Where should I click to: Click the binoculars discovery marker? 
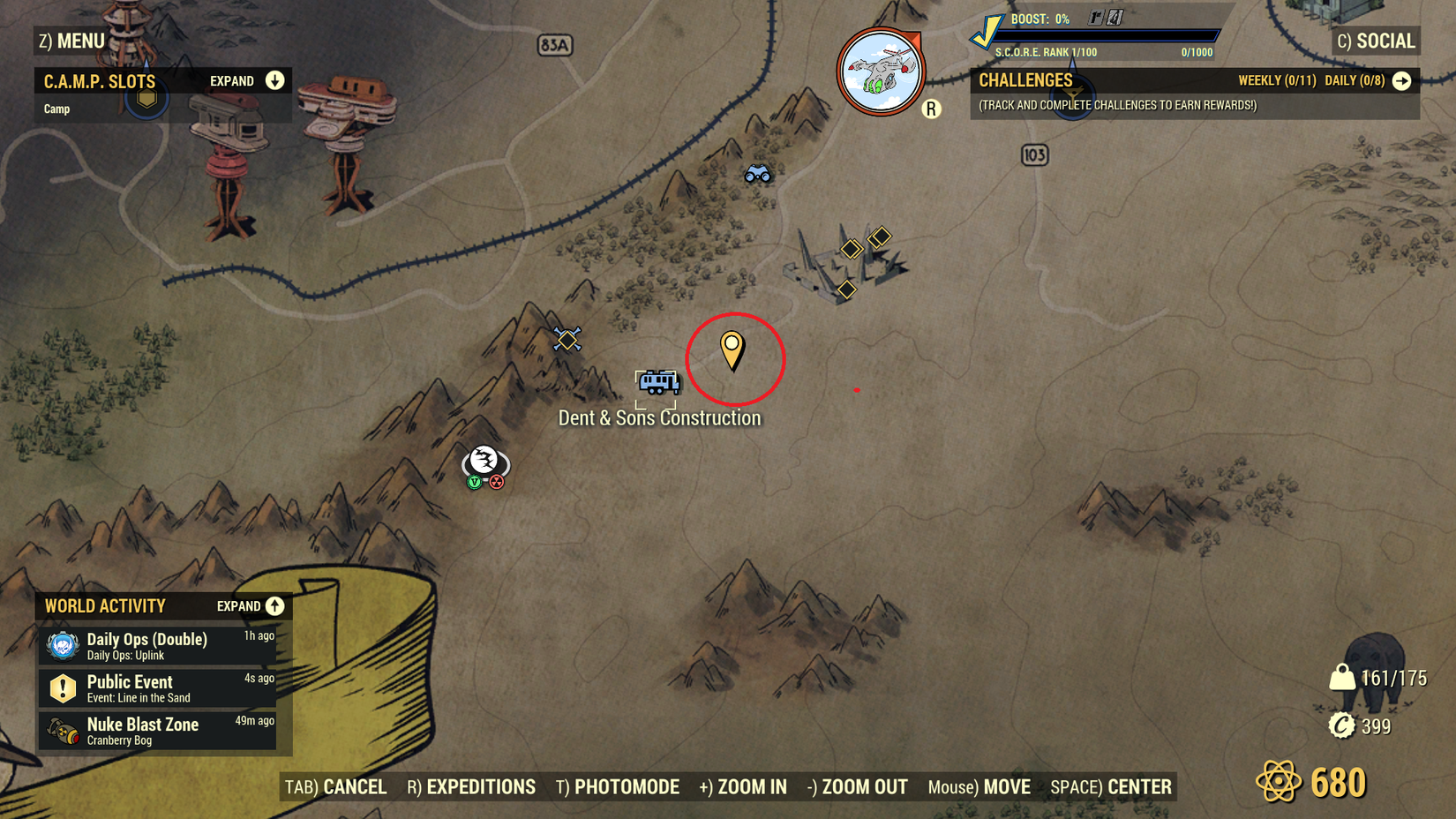point(758,174)
